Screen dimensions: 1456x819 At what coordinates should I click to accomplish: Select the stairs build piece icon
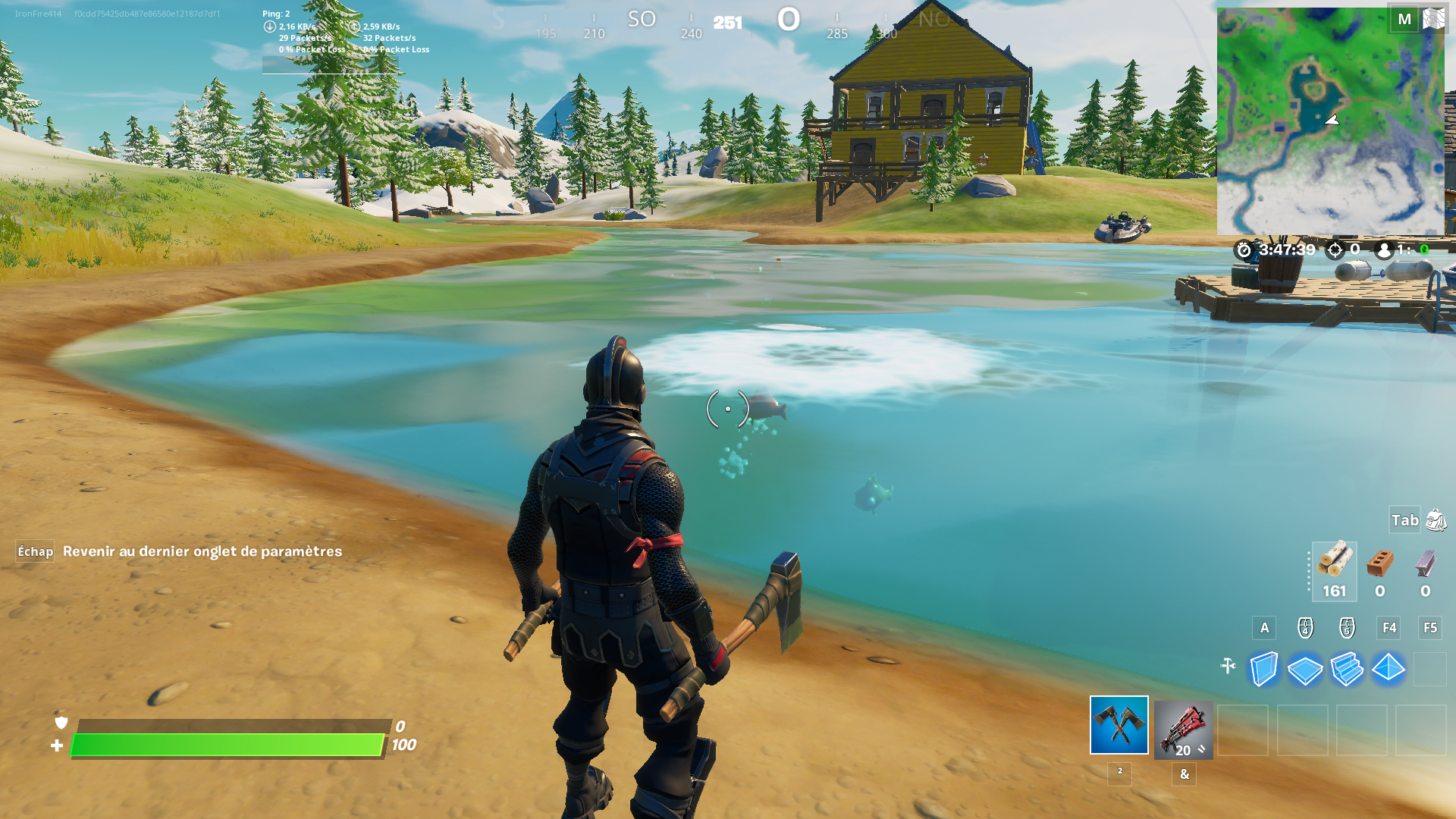point(1346,670)
